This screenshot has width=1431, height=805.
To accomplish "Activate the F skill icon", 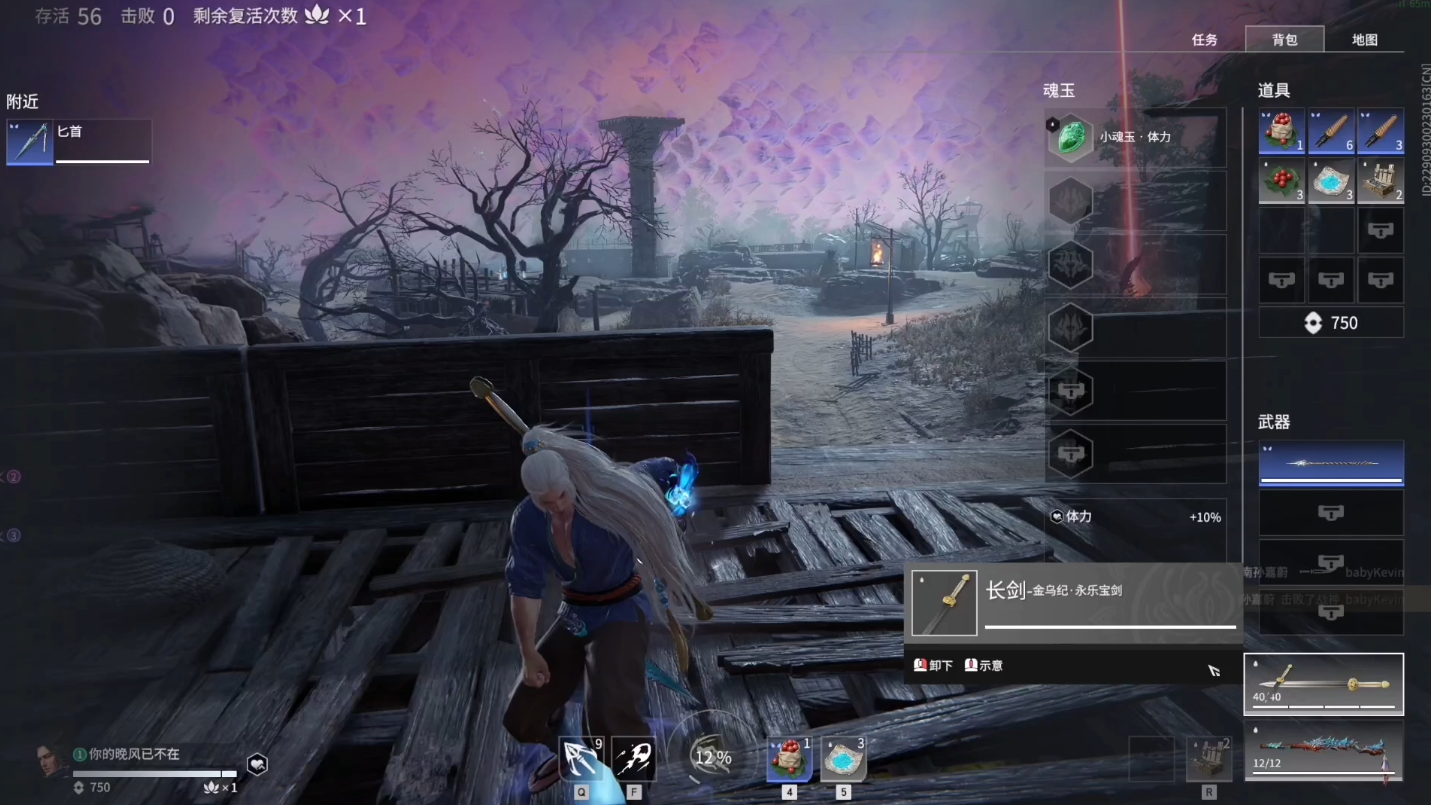I will [x=633, y=759].
